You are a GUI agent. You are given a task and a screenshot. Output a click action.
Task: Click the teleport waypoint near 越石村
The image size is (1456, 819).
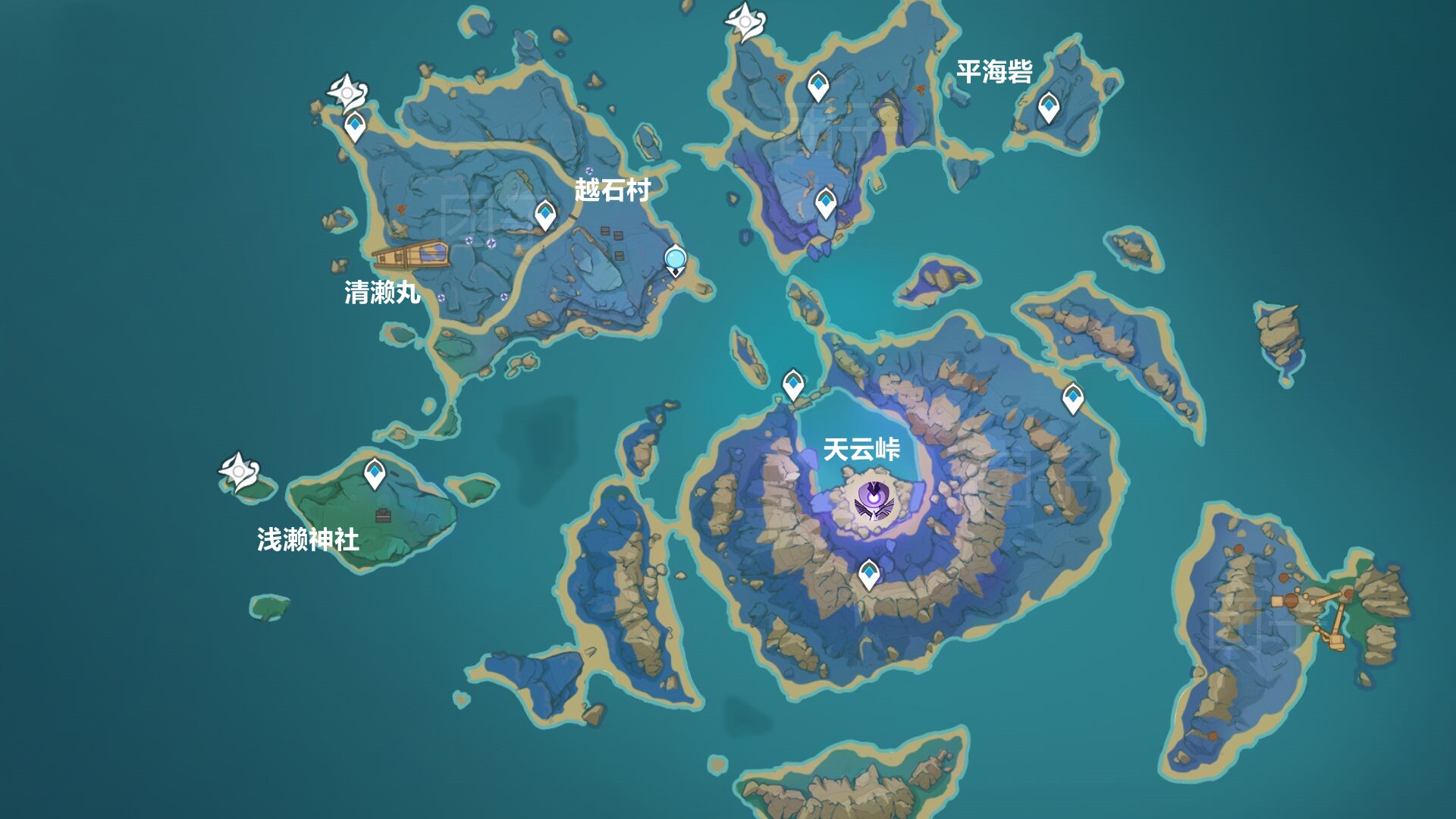point(544,213)
